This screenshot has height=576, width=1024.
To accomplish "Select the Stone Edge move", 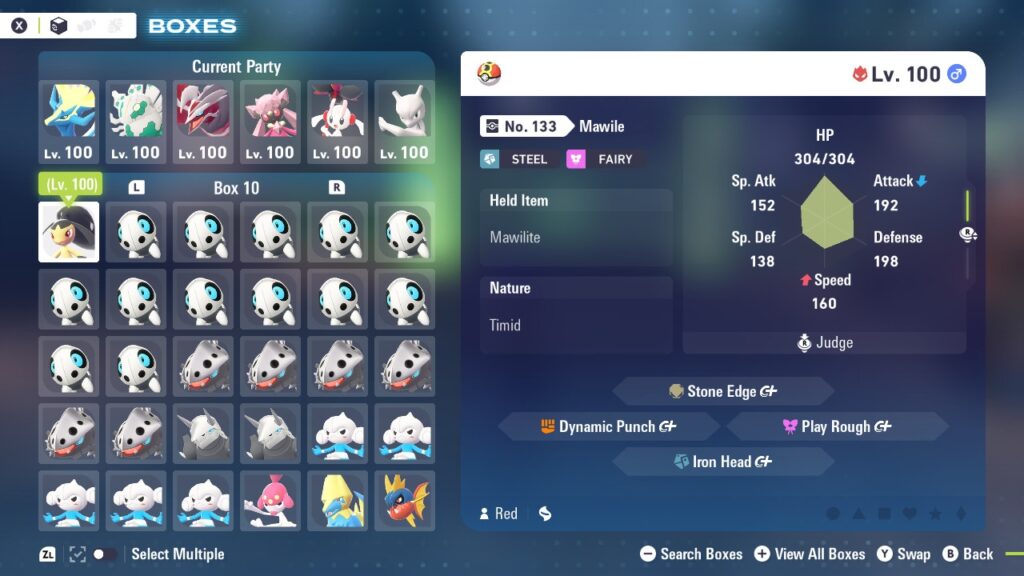I will 722,391.
